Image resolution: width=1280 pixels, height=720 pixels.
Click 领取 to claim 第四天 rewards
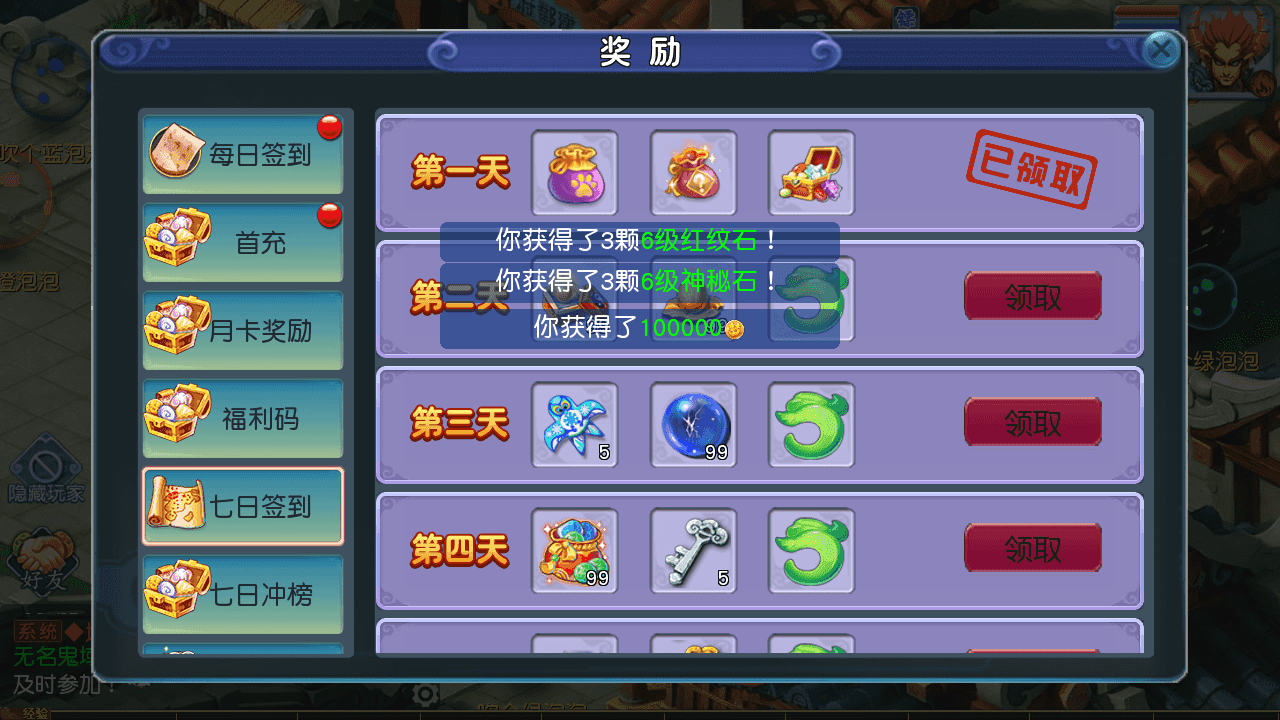1032,548
